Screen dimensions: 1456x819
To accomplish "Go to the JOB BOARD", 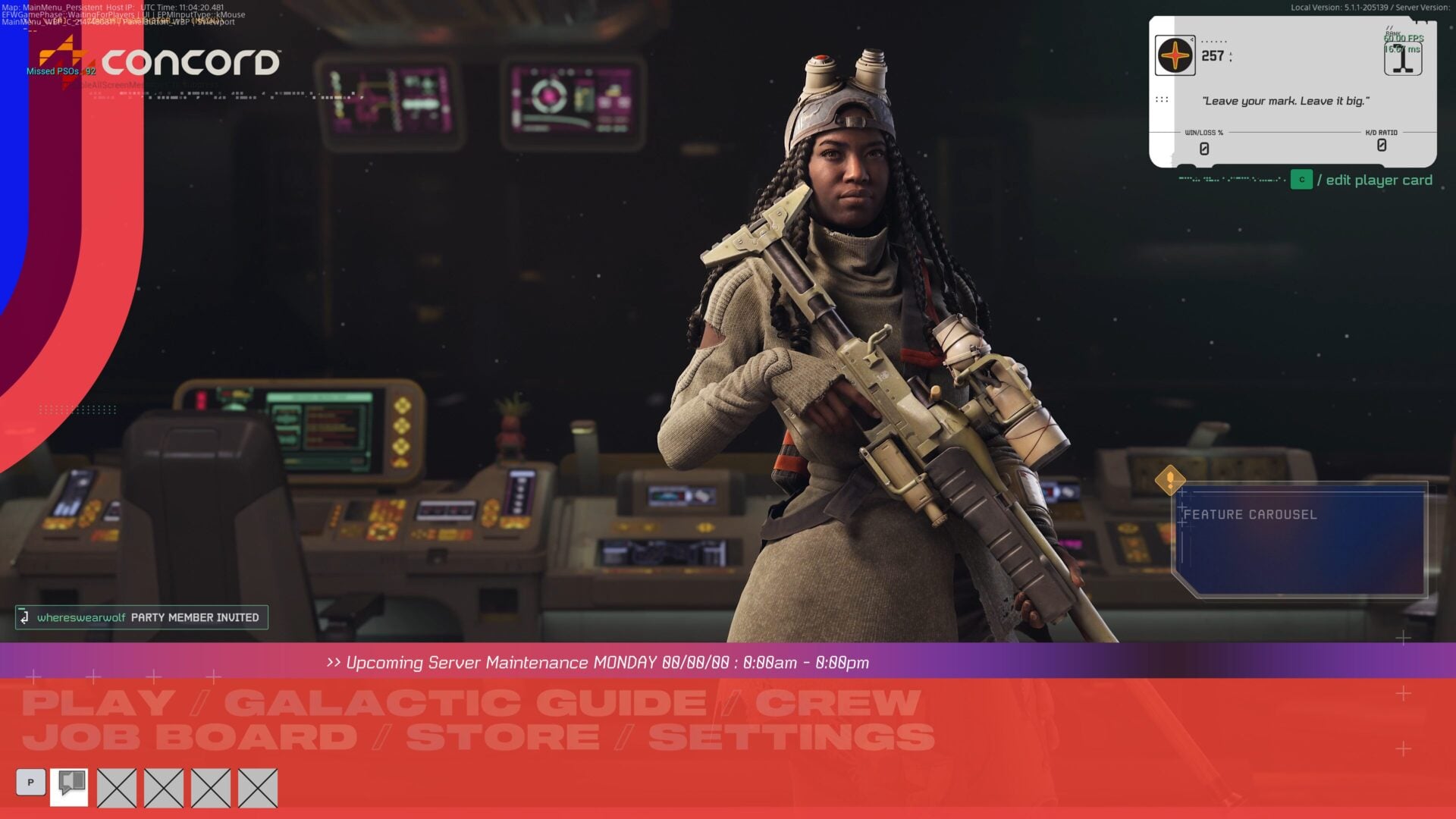I will point(190,738).
